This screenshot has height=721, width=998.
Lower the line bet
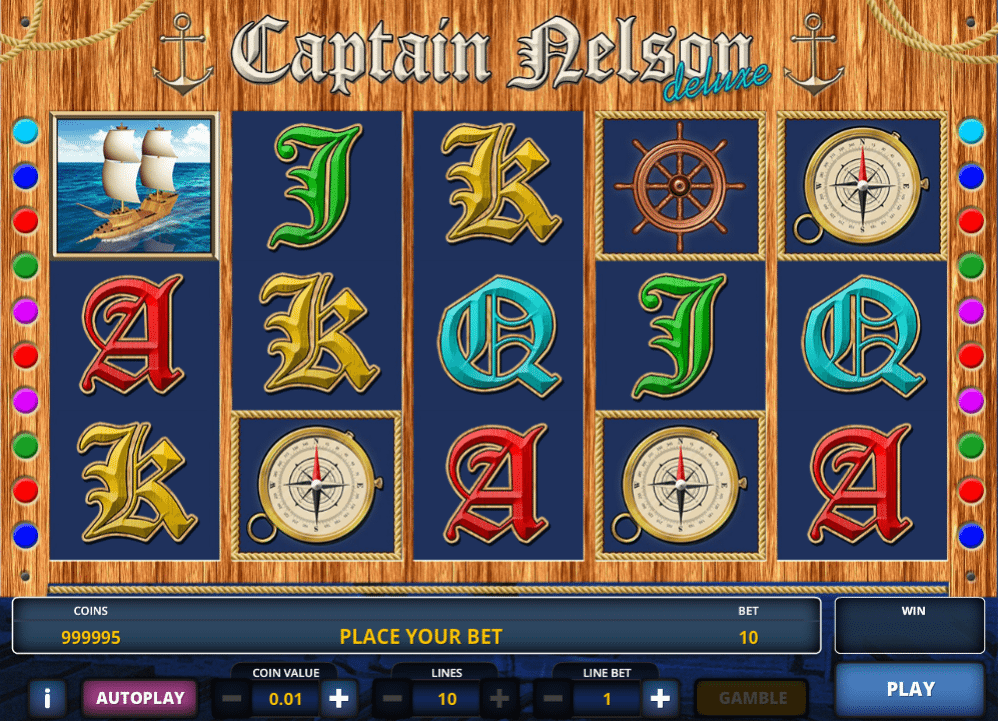pos(553,698)
